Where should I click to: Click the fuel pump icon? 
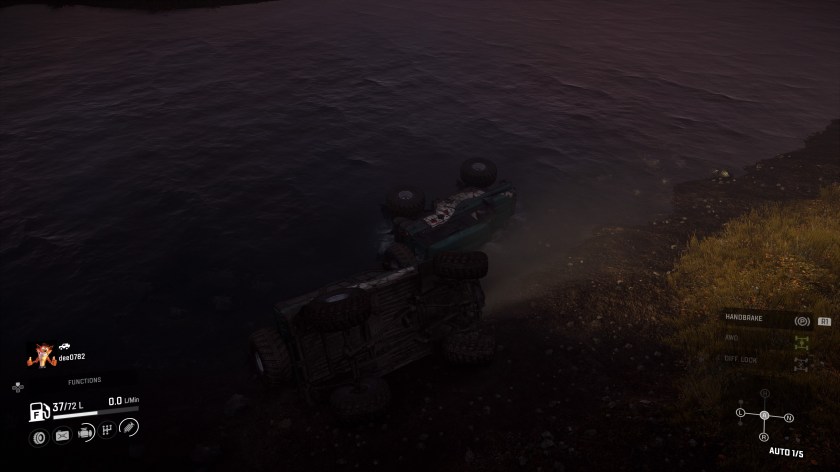pos(40,410)
